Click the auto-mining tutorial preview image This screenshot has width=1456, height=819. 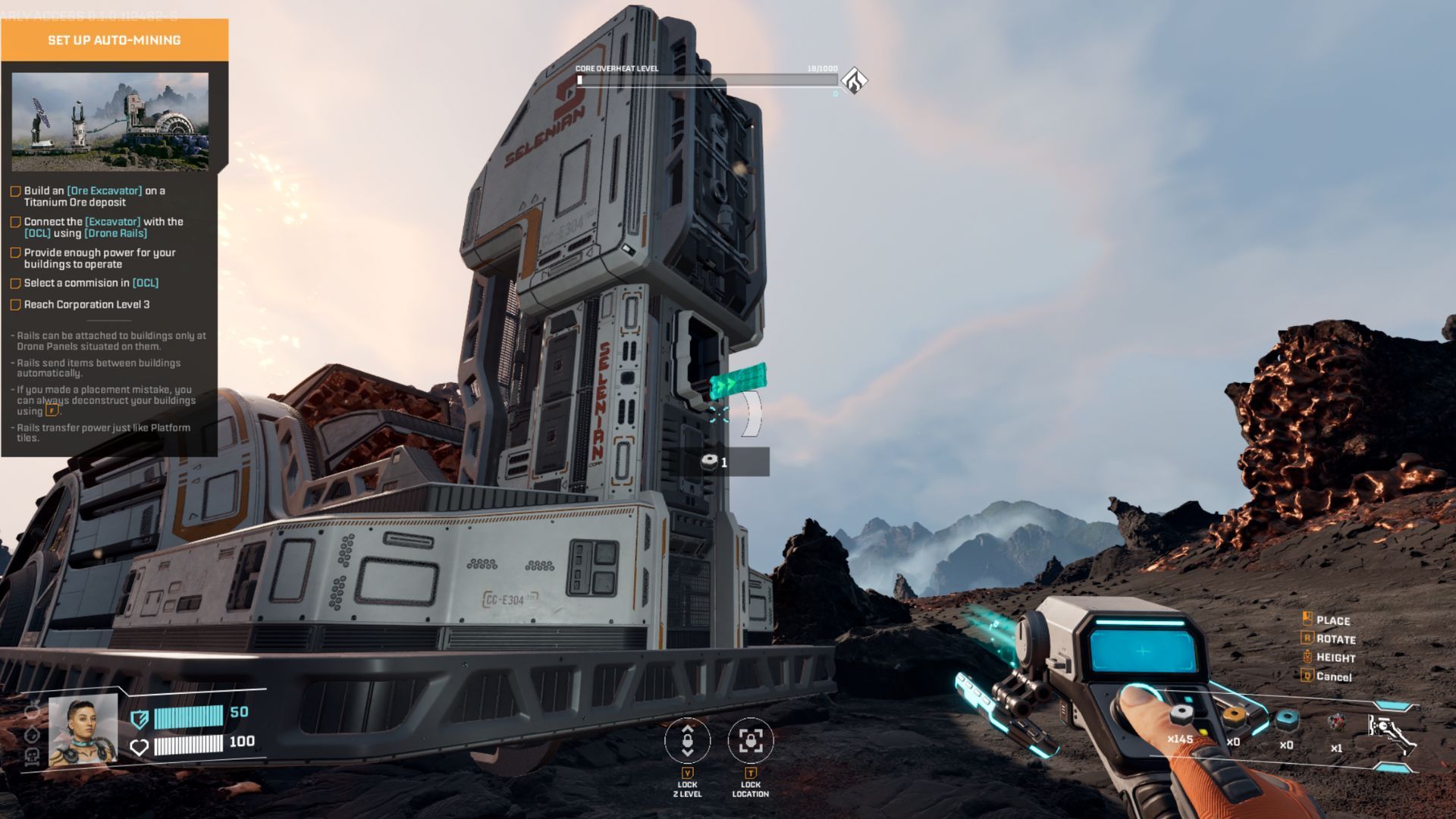110,121
